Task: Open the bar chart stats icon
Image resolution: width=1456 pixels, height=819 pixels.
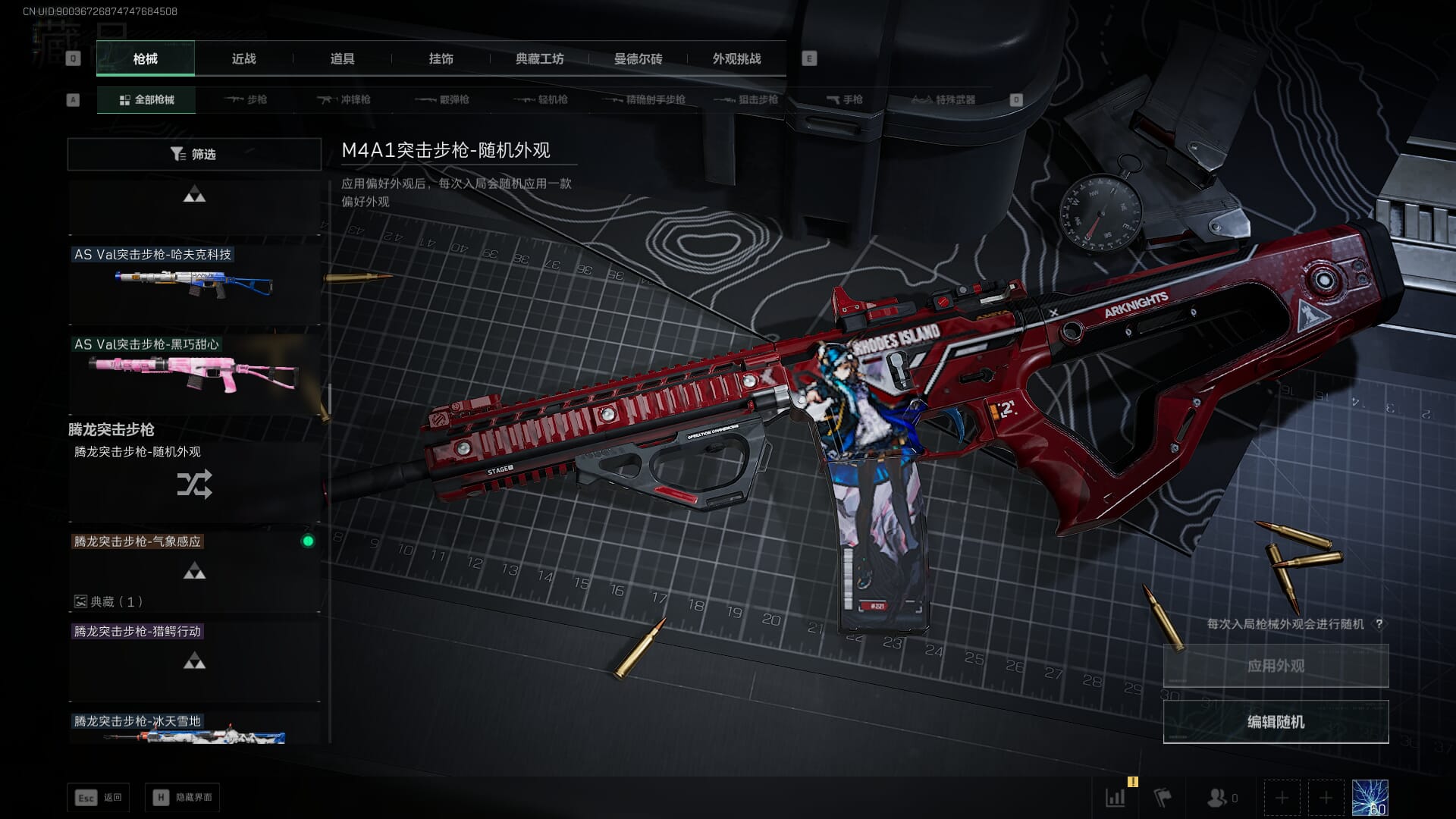Action: (x=1116, y=798)
